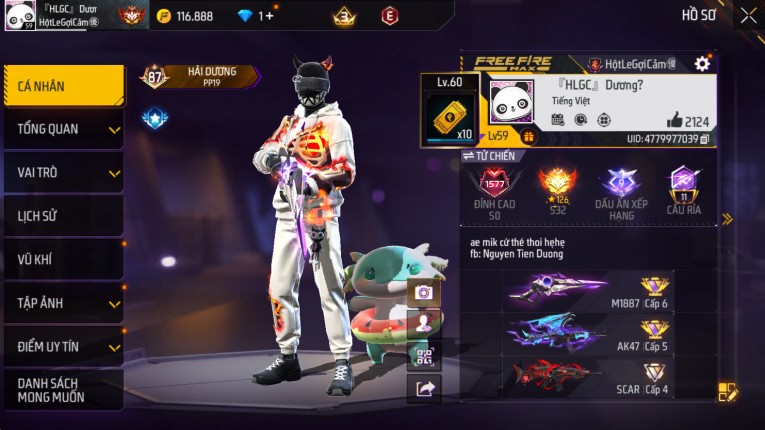765x430 pixels.
Task: Show the Lịch Sử tab
Action: click(64, 215)
